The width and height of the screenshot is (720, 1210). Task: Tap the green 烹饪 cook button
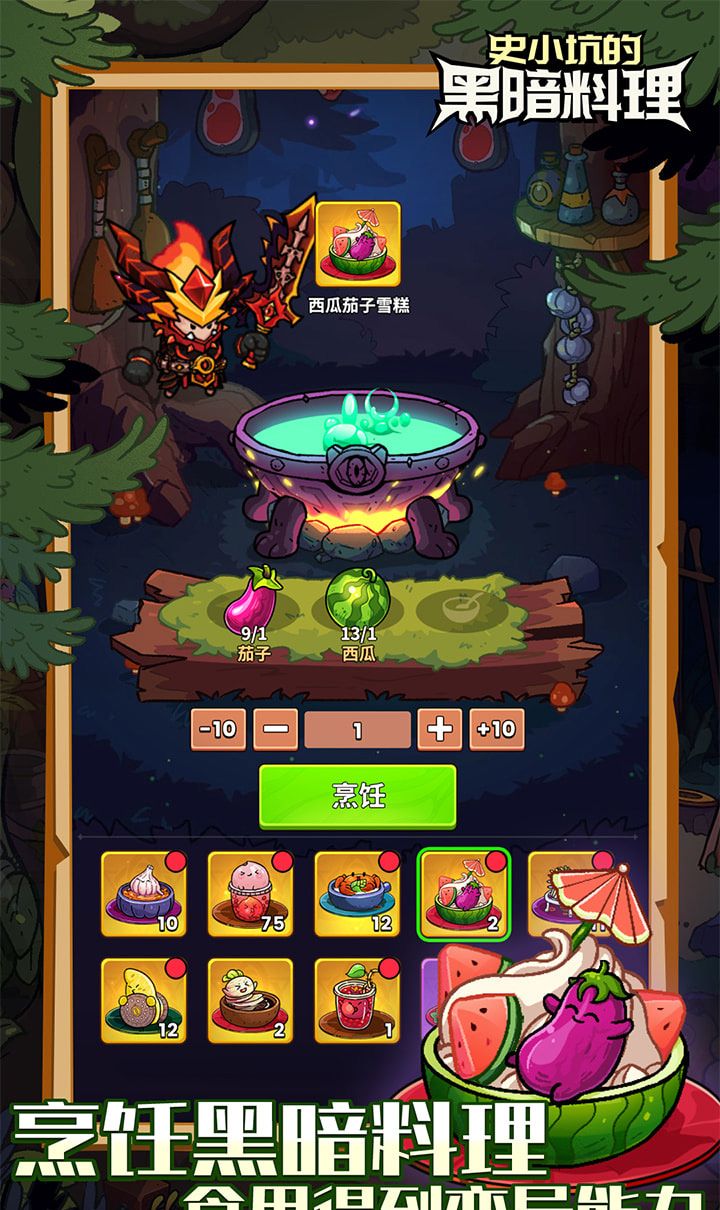pyautogui.click(x=357, y=796)
